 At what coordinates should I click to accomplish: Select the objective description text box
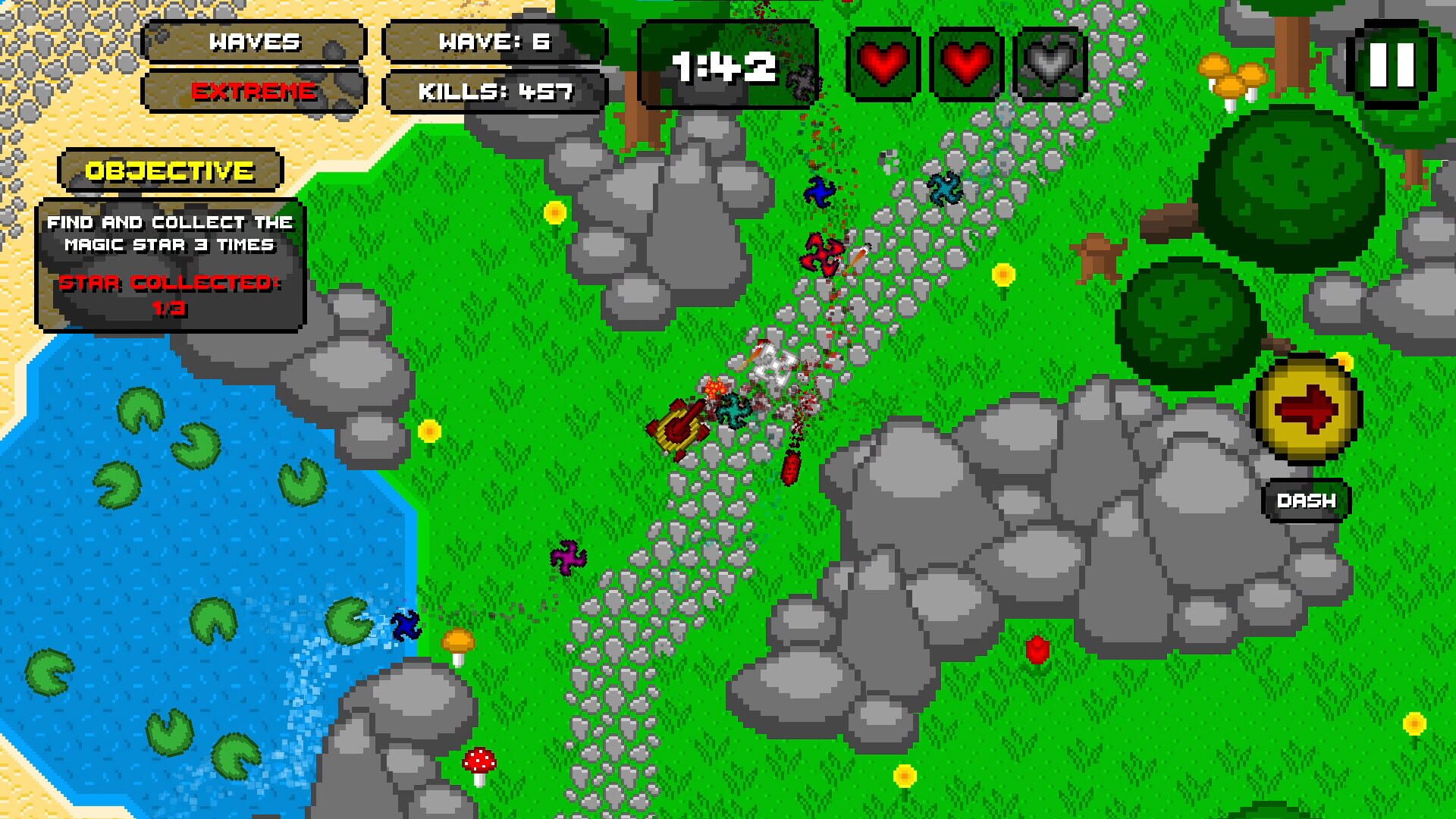(171, 234)
